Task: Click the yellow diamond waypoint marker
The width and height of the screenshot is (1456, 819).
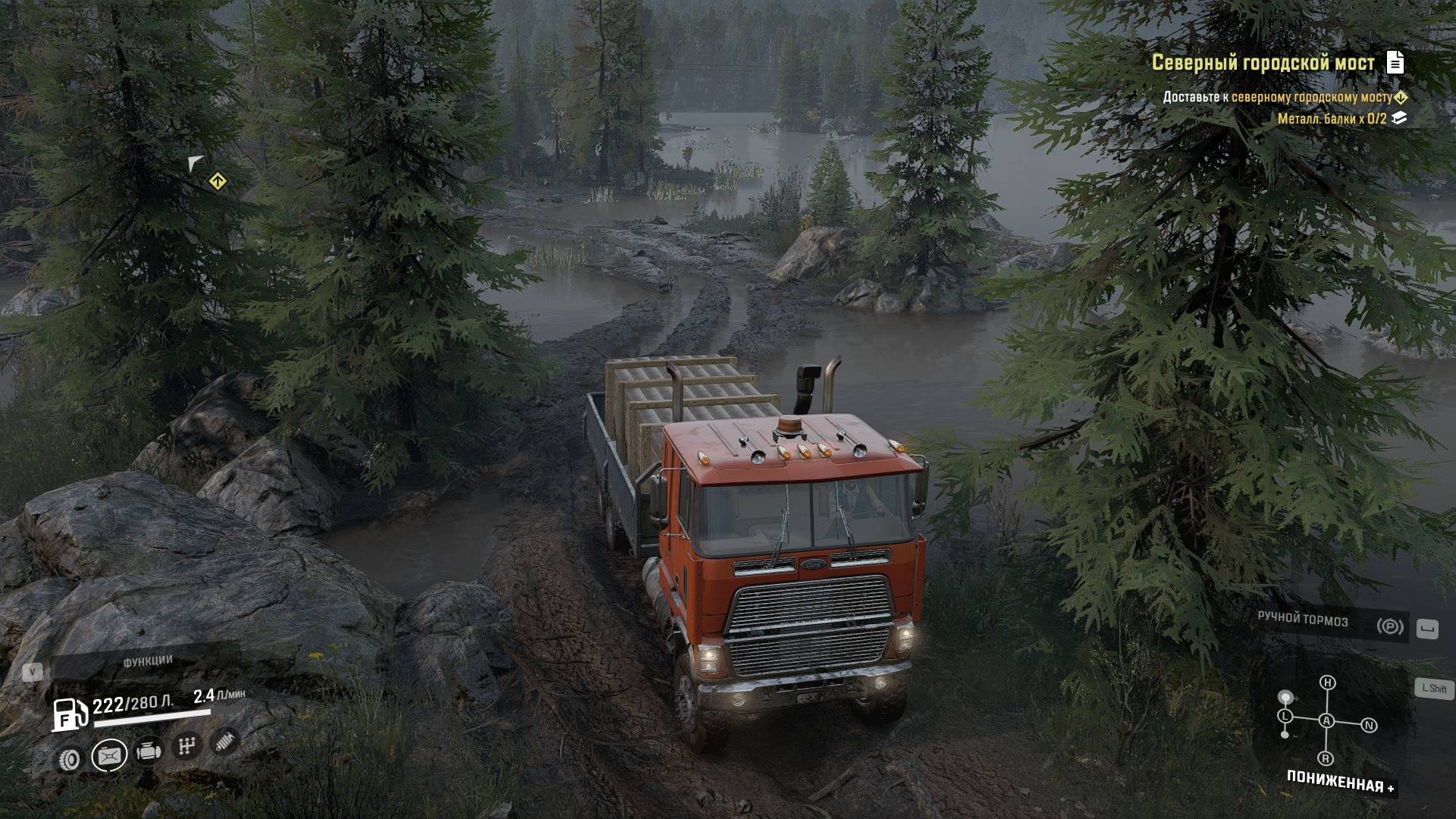Action: [x=218, y=181]
